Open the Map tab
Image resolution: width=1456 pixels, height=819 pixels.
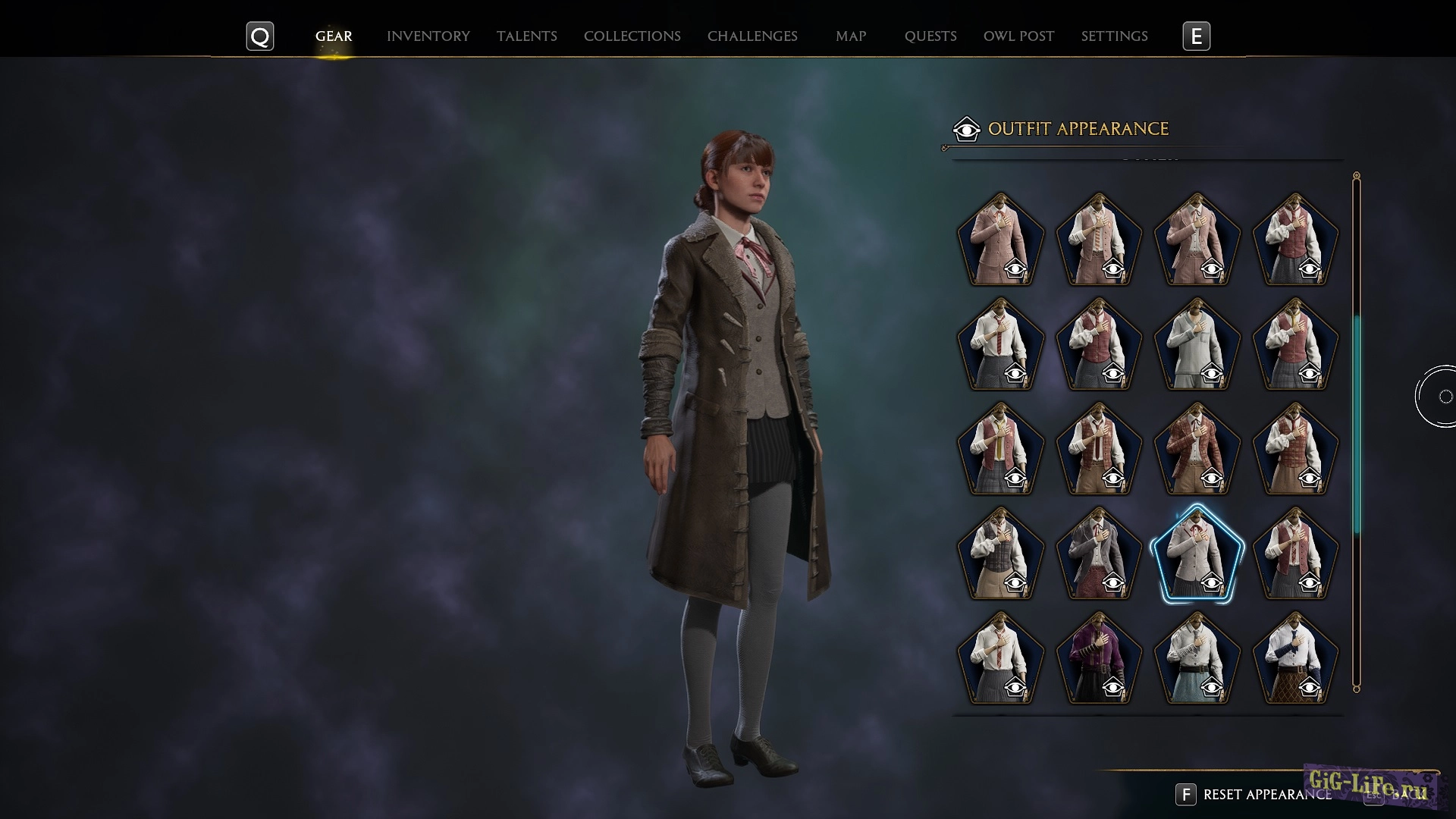click(x=850, y=36)
